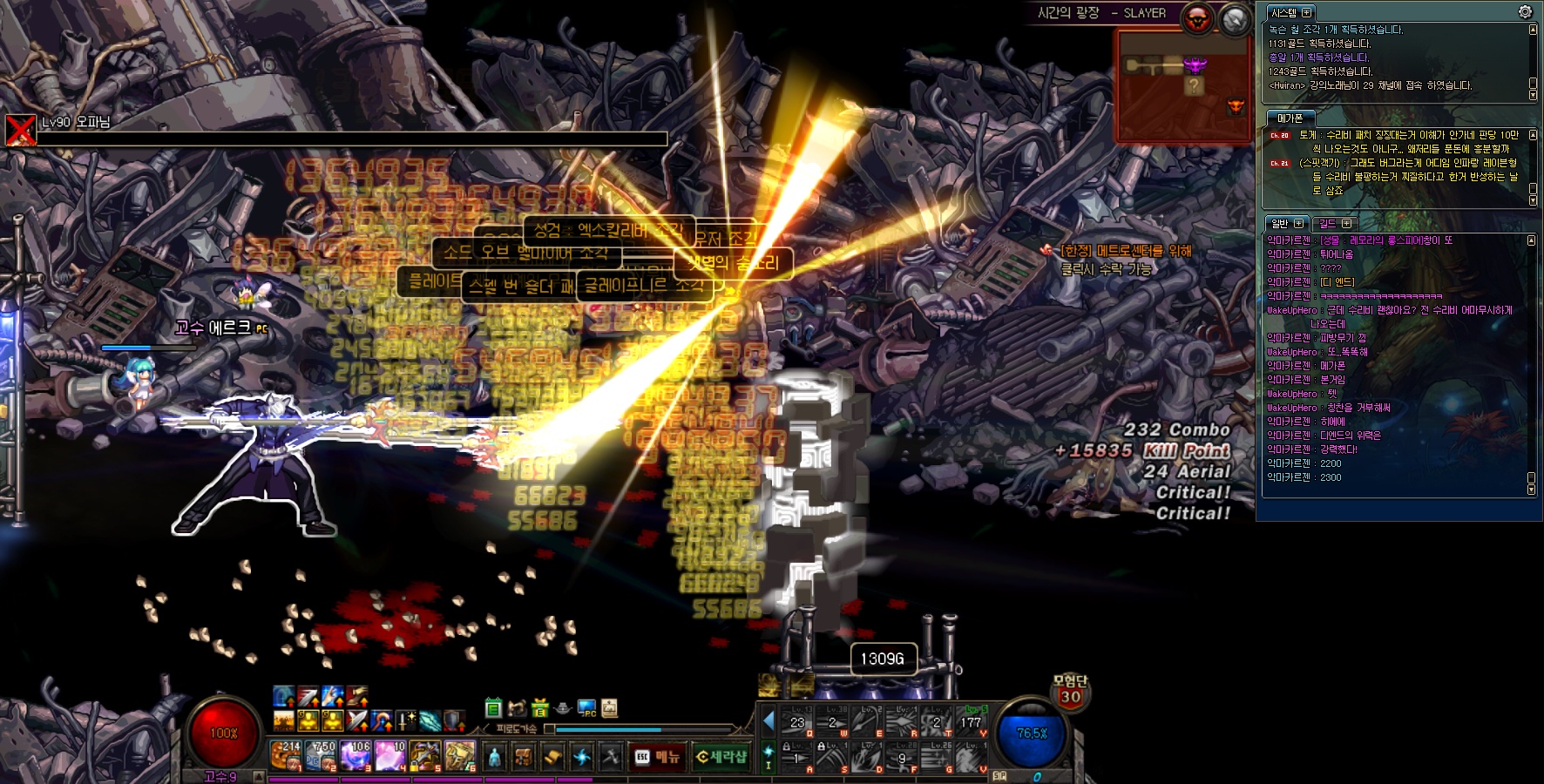Flip skill bar with the left arrow
The width and height of the screenshot is (1544, 784).
pyautogui.click(x=769, y=720)
